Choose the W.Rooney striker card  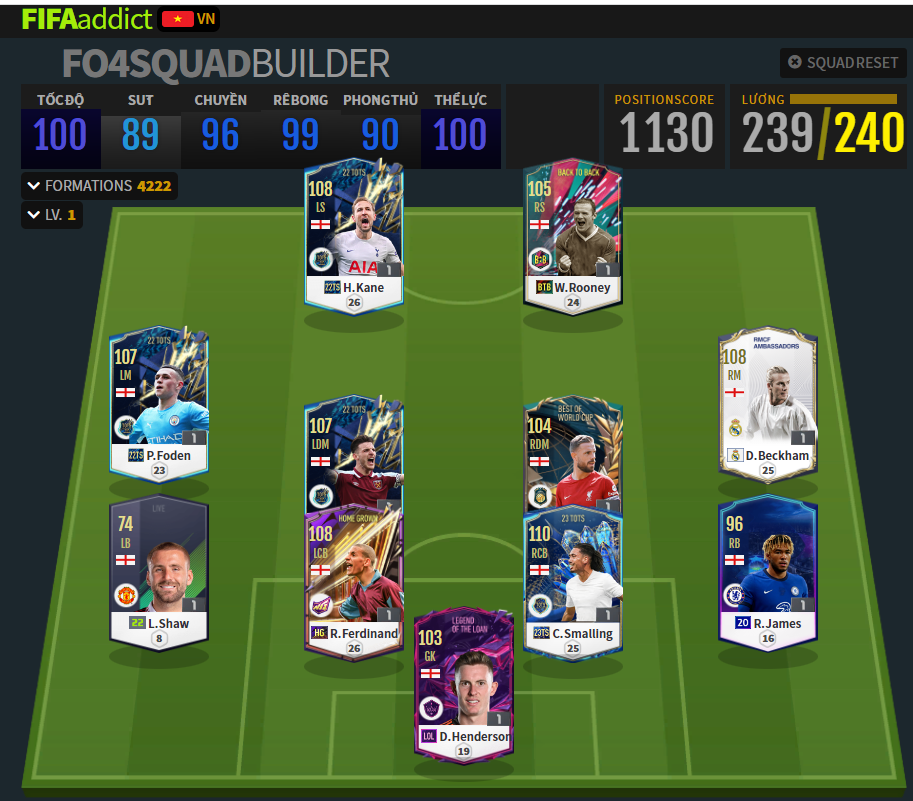pyautogui.click(x=572, y=233)
